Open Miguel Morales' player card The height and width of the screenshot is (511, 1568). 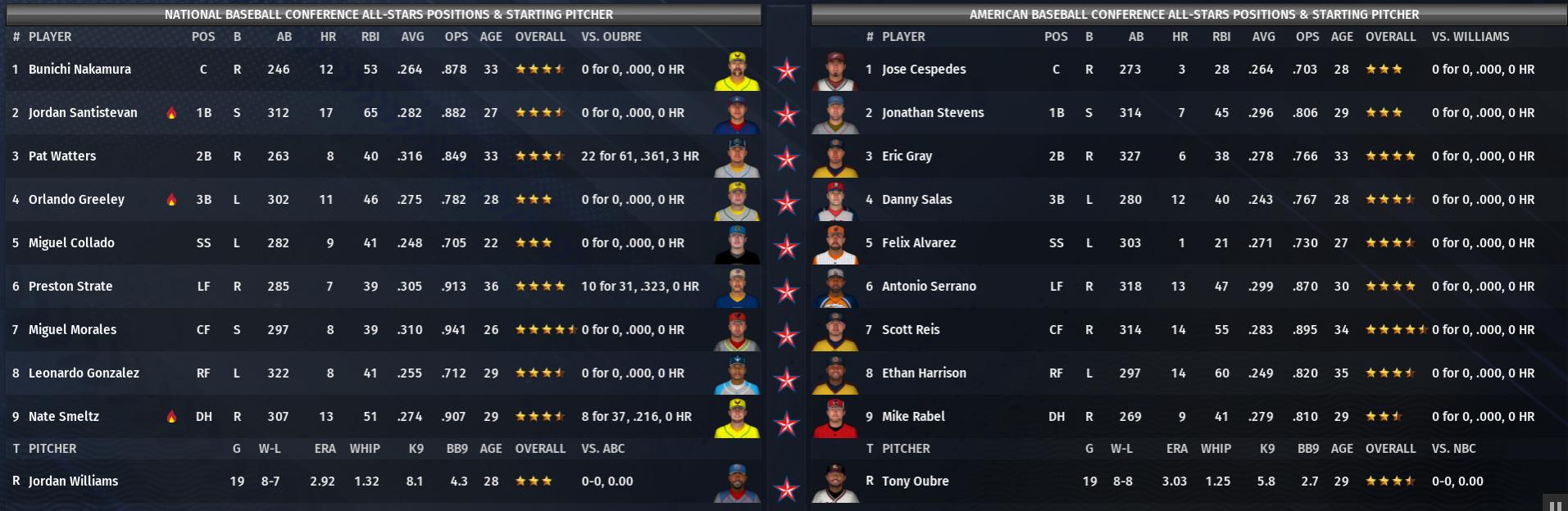(x=72, y=330)
